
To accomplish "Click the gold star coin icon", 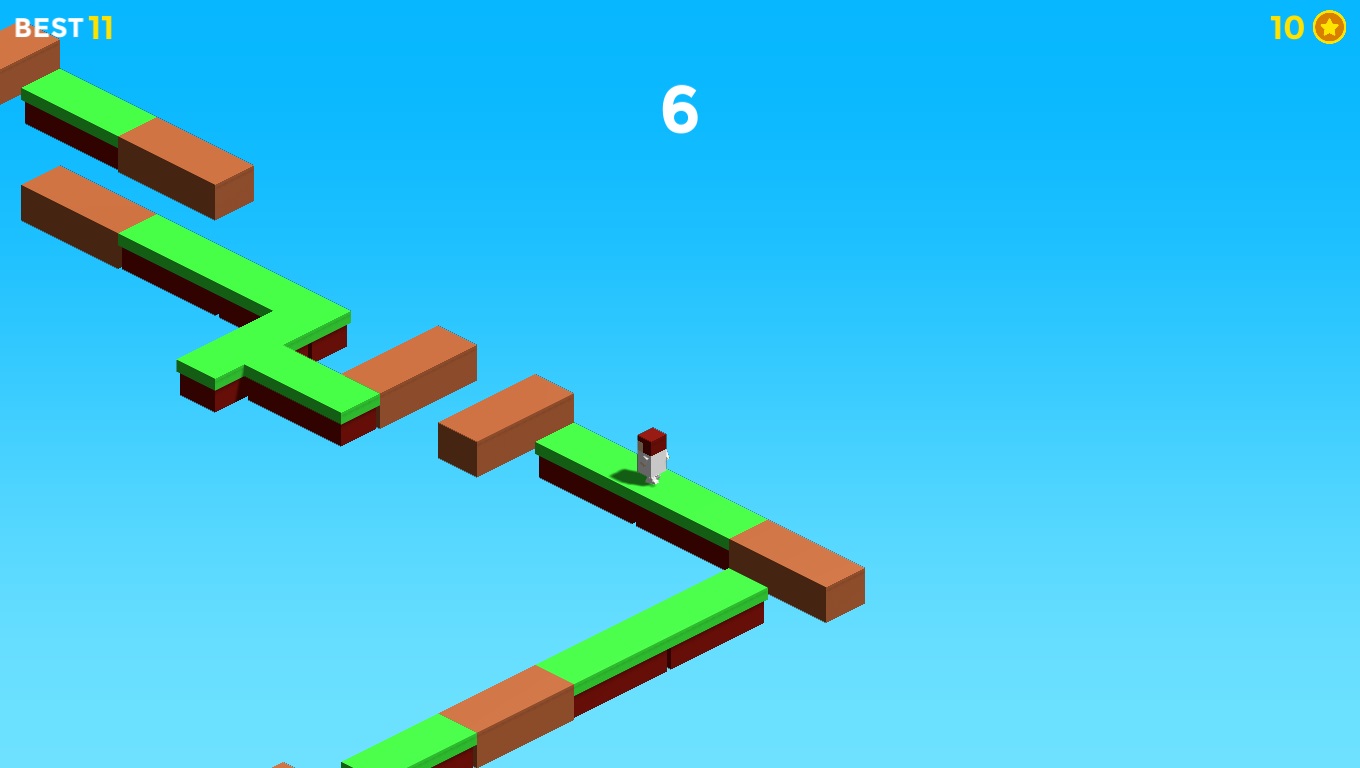I will [x=1329, y=27].
